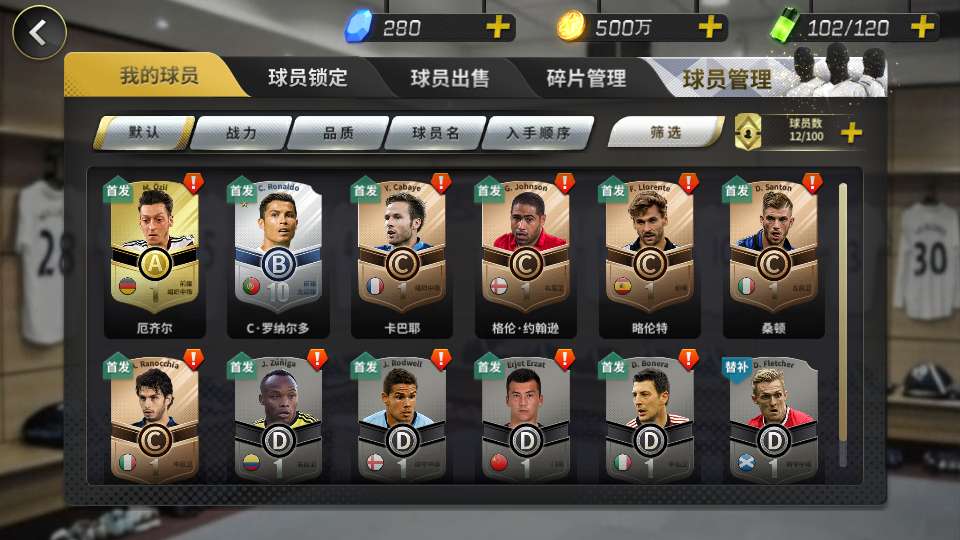Choose the C·罗纳尔多 player card
This screenshot has height=540, width=960.
[277, 255]
